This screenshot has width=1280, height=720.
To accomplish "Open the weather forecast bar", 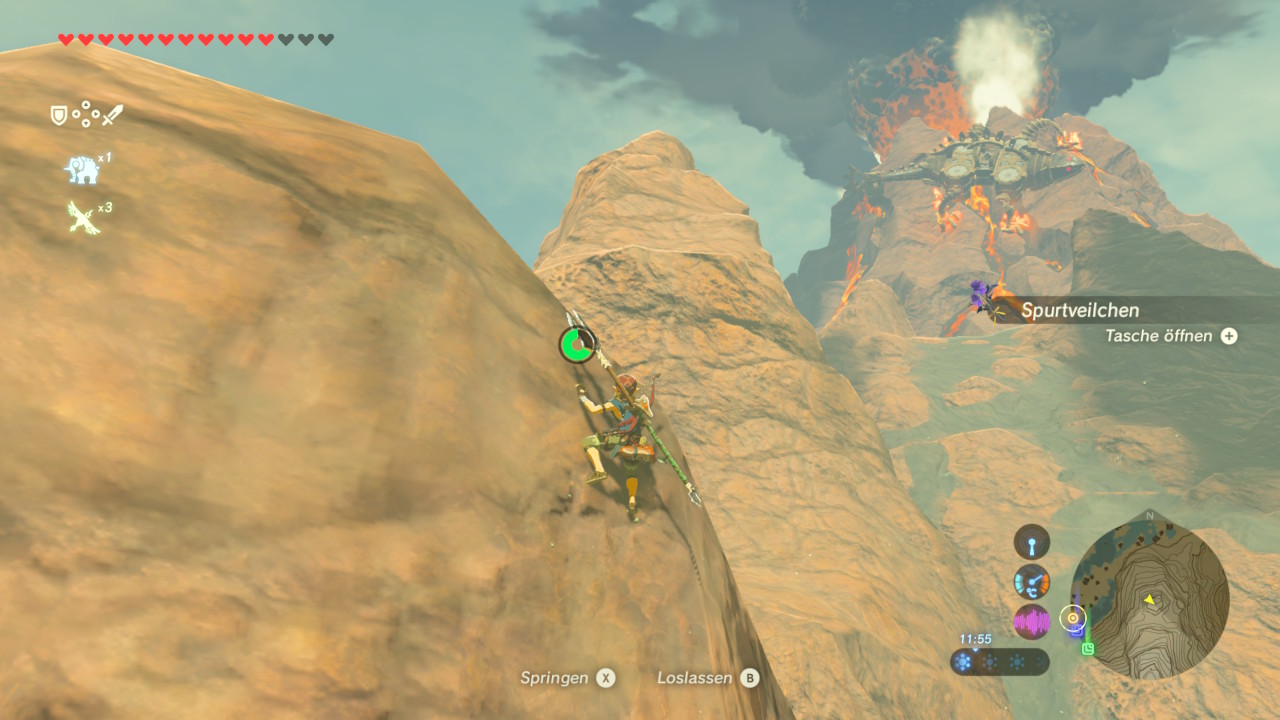I will [999, 661].
